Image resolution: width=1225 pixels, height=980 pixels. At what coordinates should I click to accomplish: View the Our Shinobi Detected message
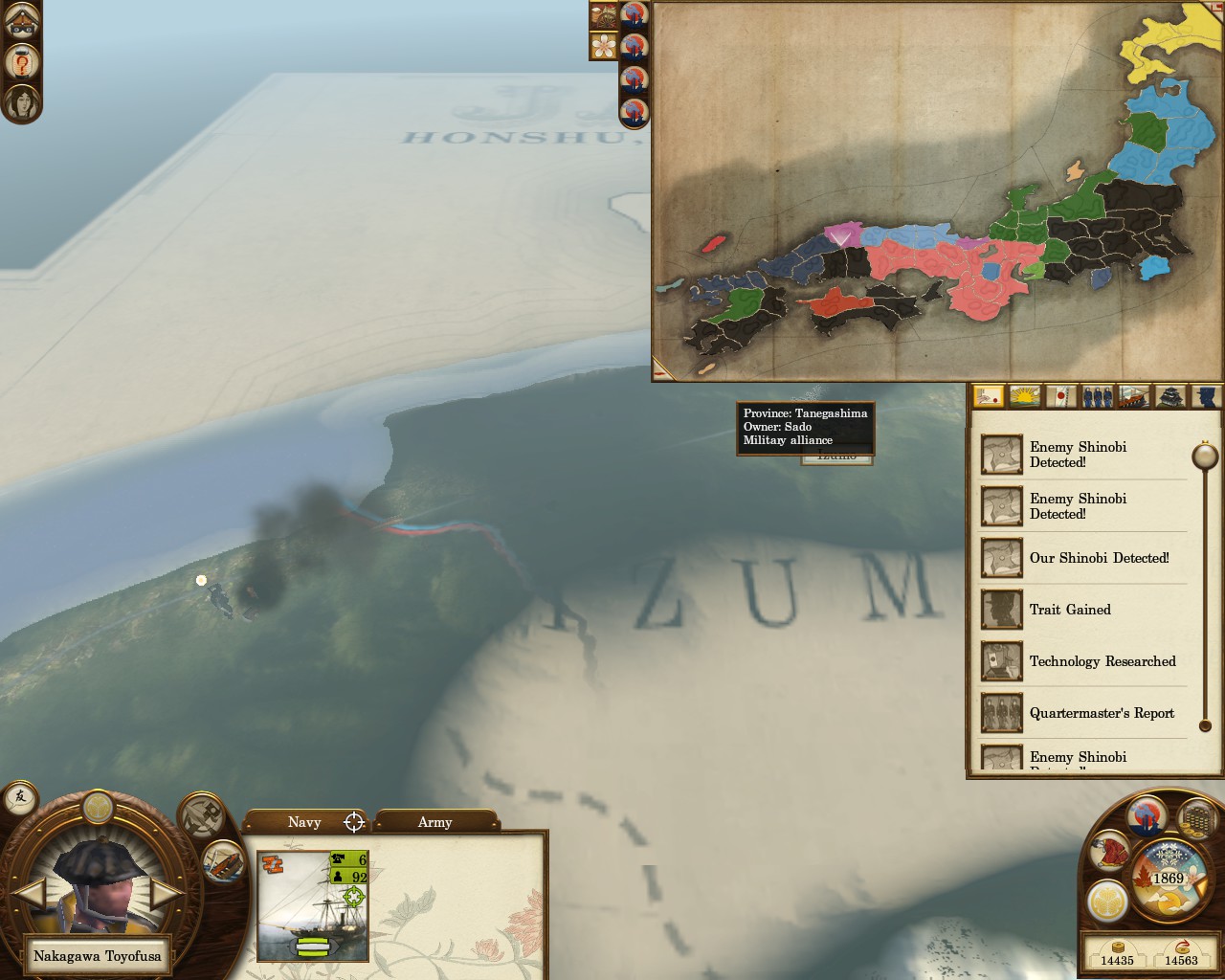pyautogui.click(x=1099, y=558)
